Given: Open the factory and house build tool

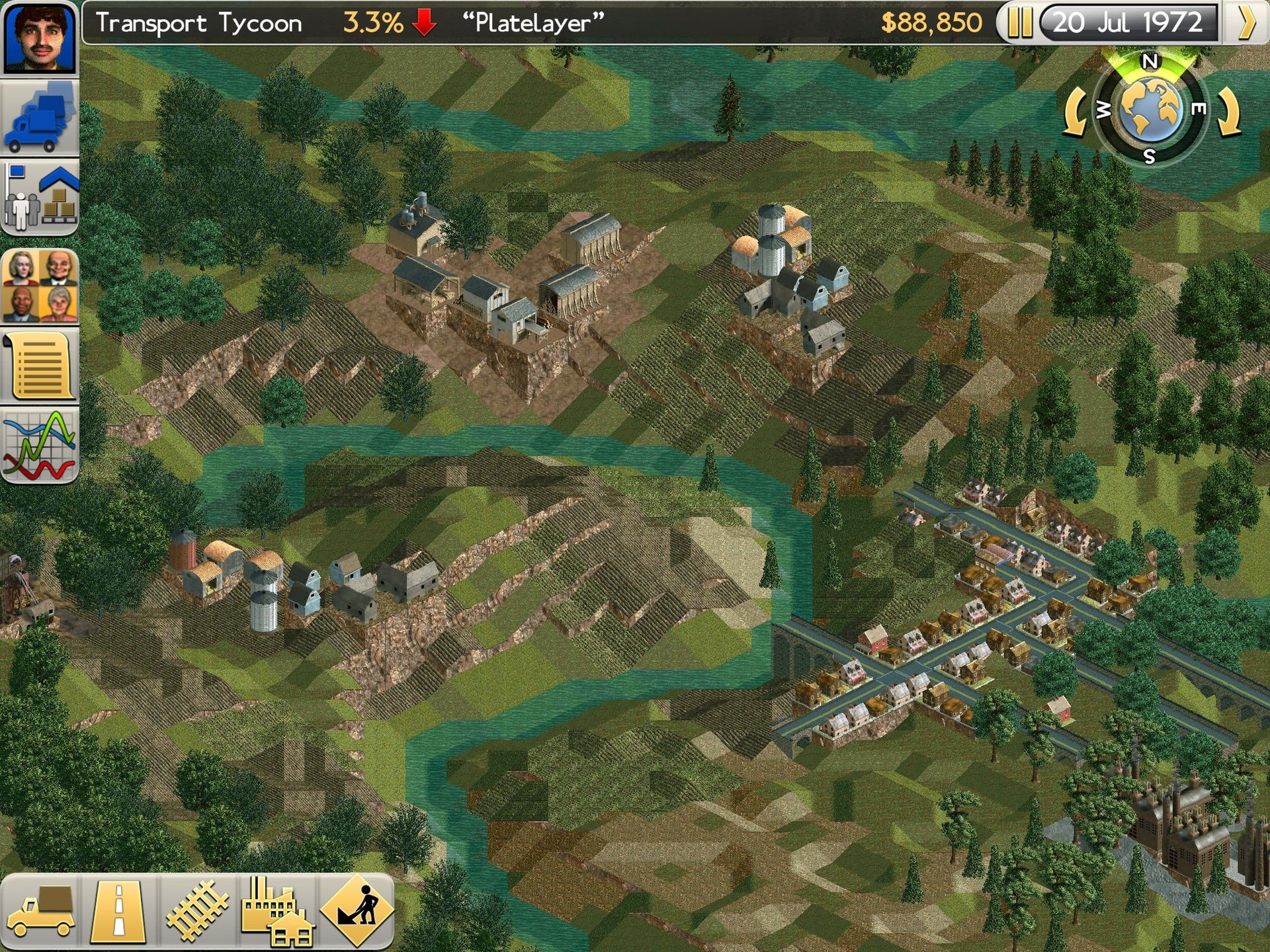Looking at the screenshot, I should (x=276, y=911).
